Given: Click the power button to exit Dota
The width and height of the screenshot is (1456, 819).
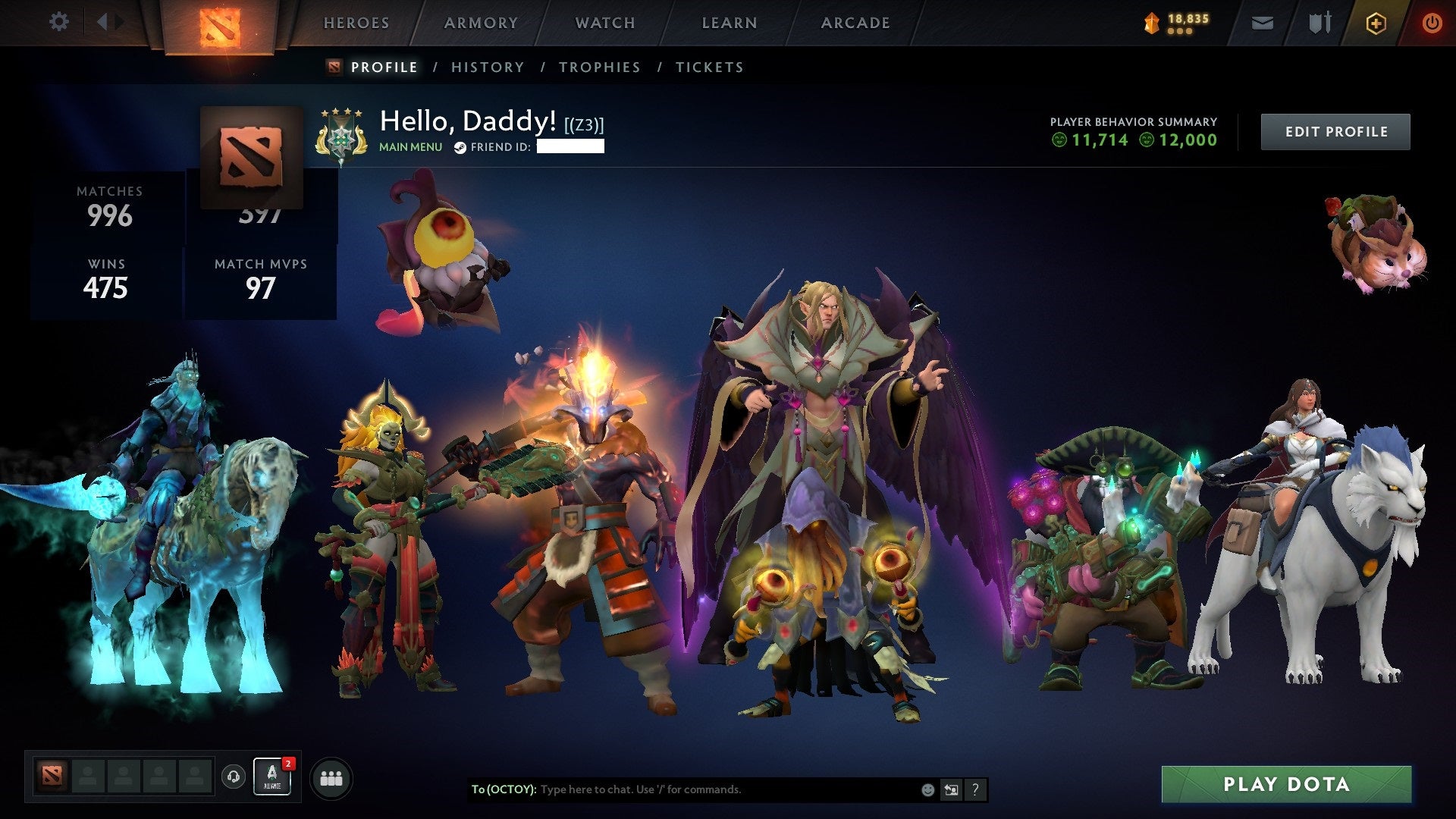Looking at the screenshot, I should click(1433, 23).
